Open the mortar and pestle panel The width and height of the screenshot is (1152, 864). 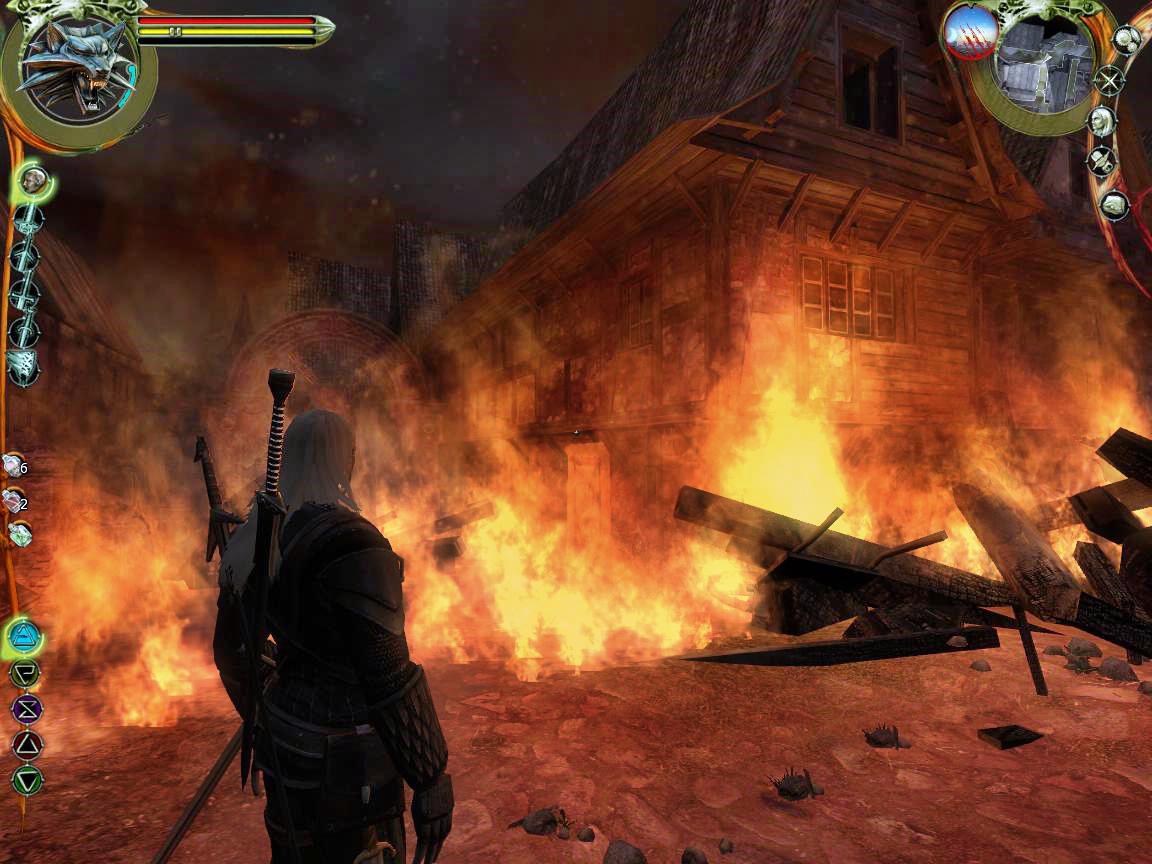pos(1102,160)
